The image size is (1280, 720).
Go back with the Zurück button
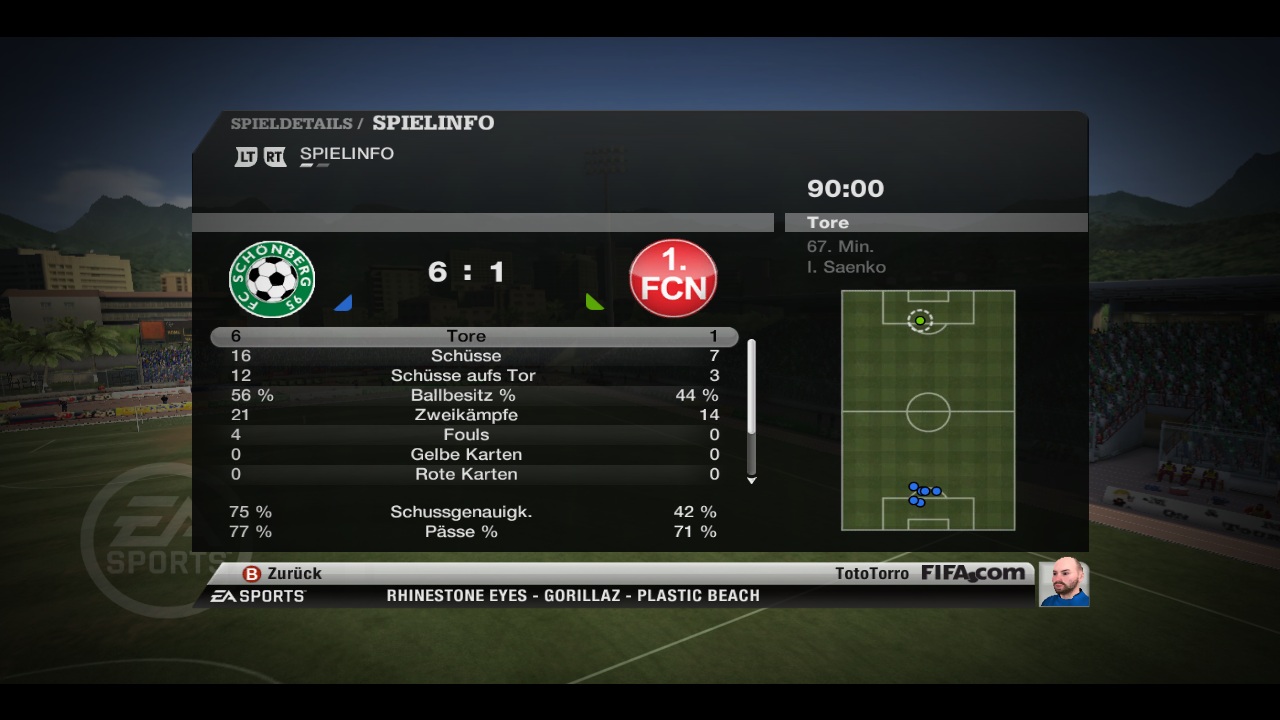point(283,574)
